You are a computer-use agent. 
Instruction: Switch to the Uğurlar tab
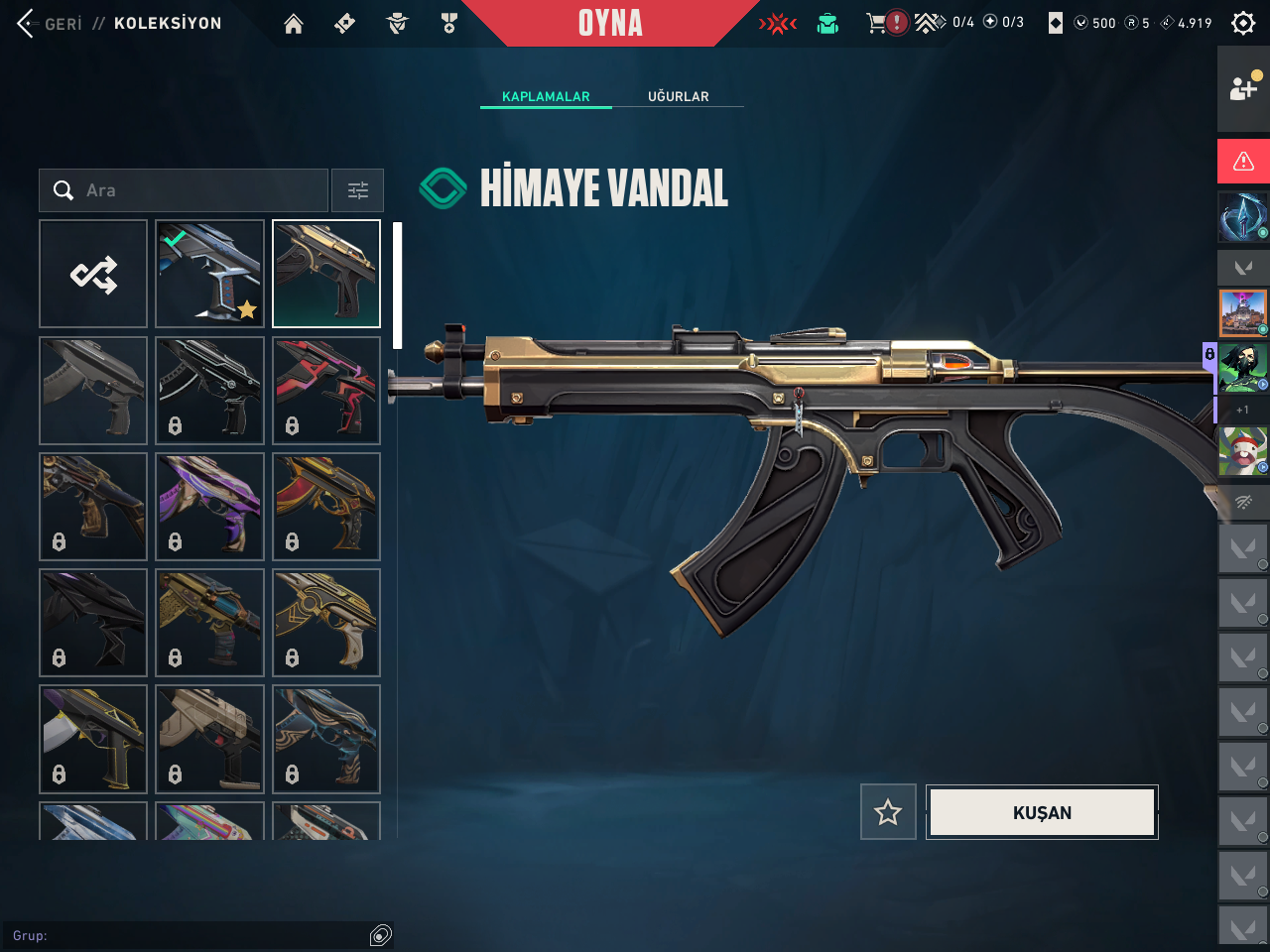coord(679,96)
